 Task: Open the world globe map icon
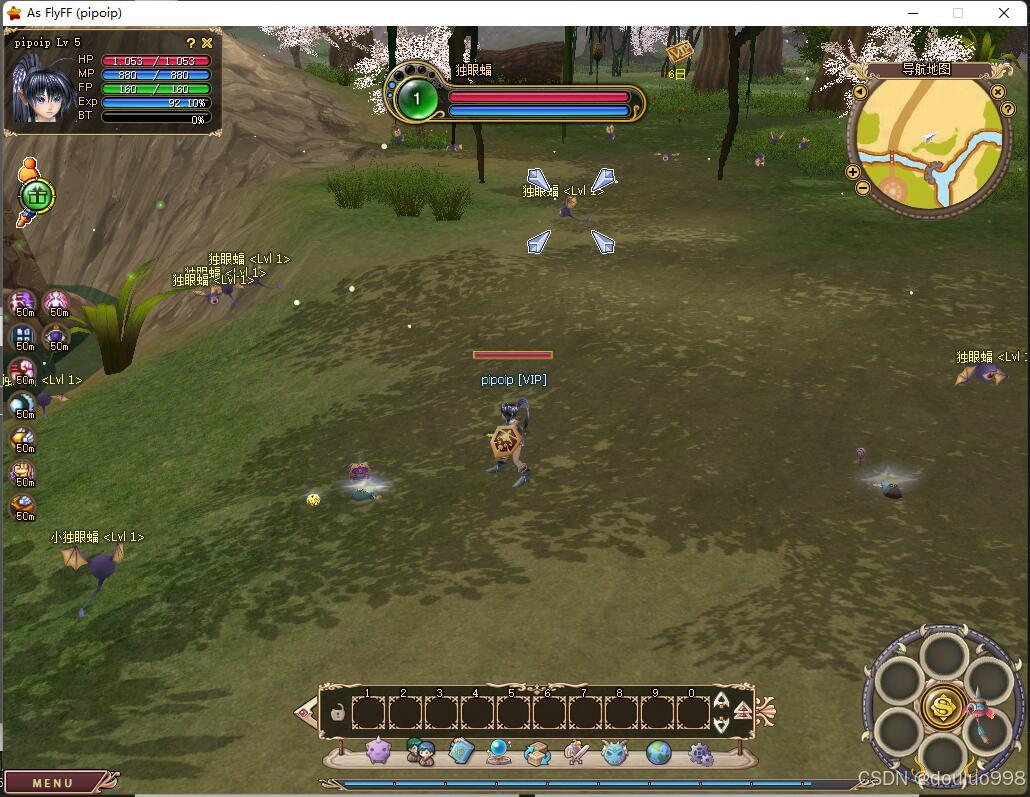658,752
